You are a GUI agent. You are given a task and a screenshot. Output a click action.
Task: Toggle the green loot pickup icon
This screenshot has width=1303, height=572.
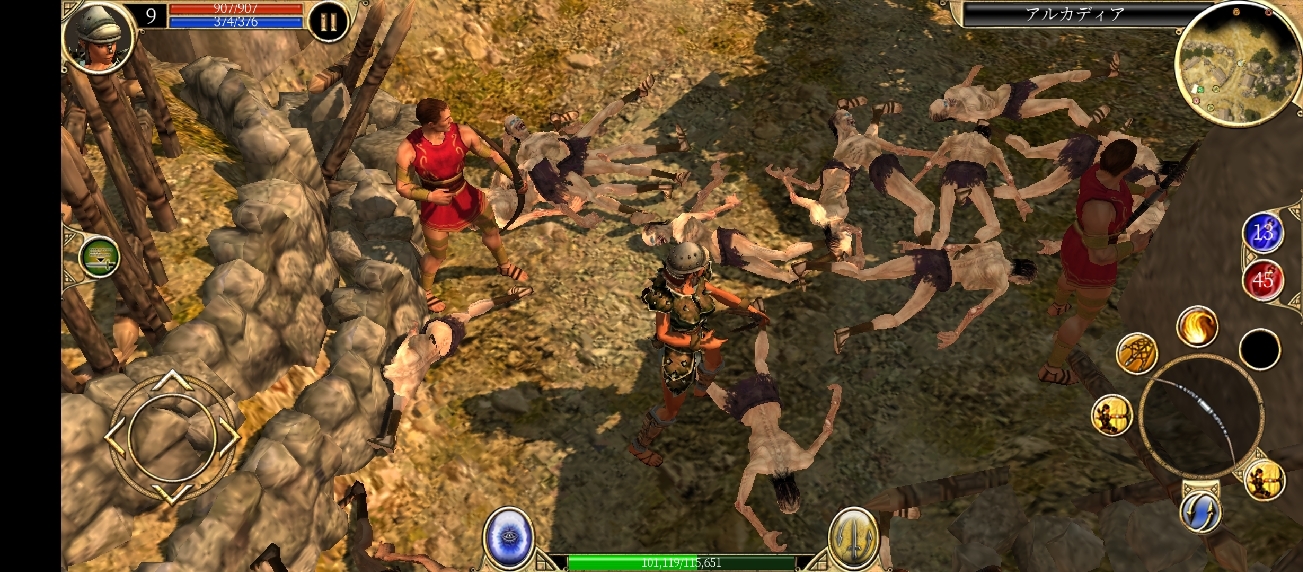click(x=99, y=257)
